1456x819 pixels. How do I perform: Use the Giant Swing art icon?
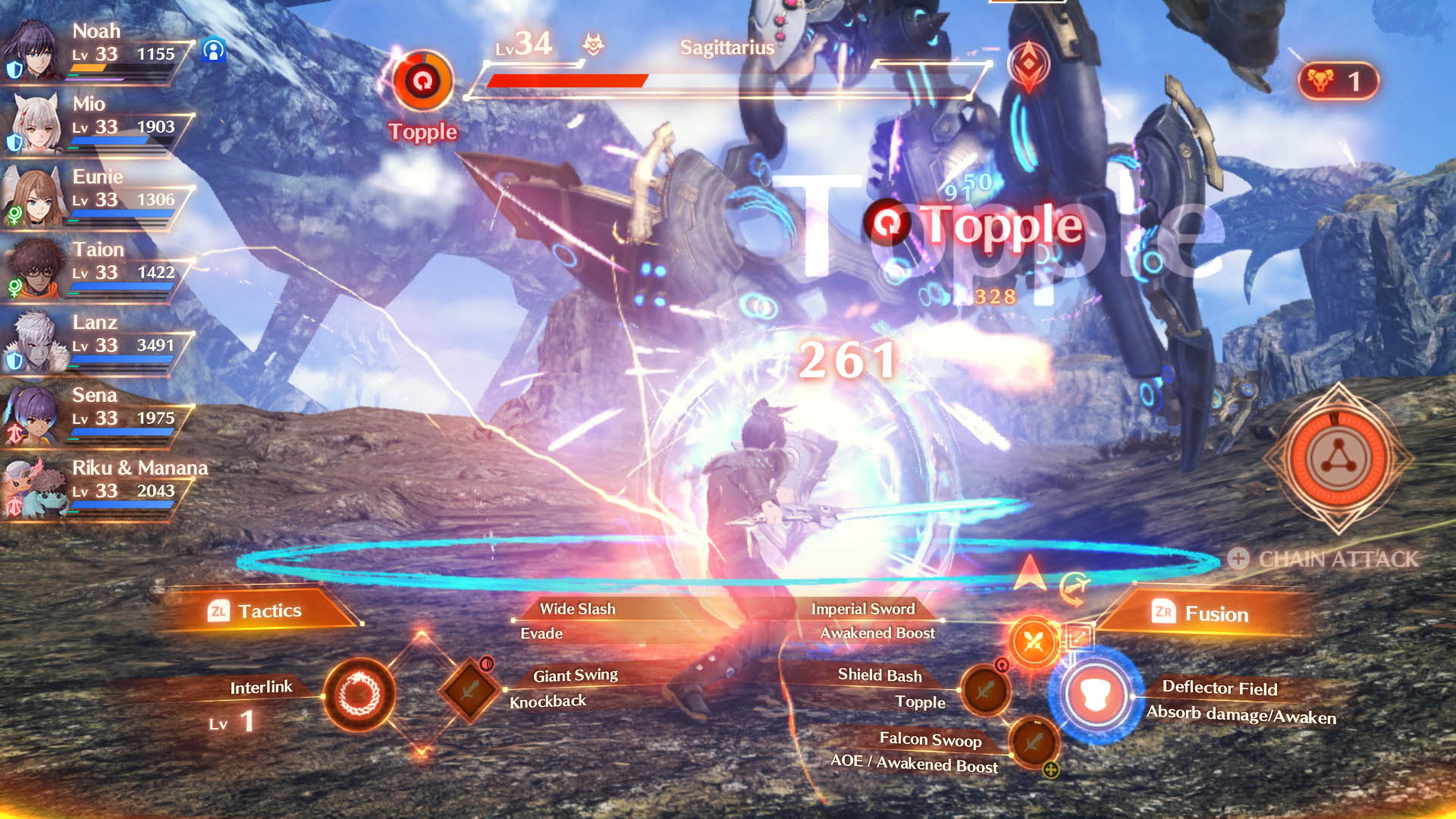470,690
